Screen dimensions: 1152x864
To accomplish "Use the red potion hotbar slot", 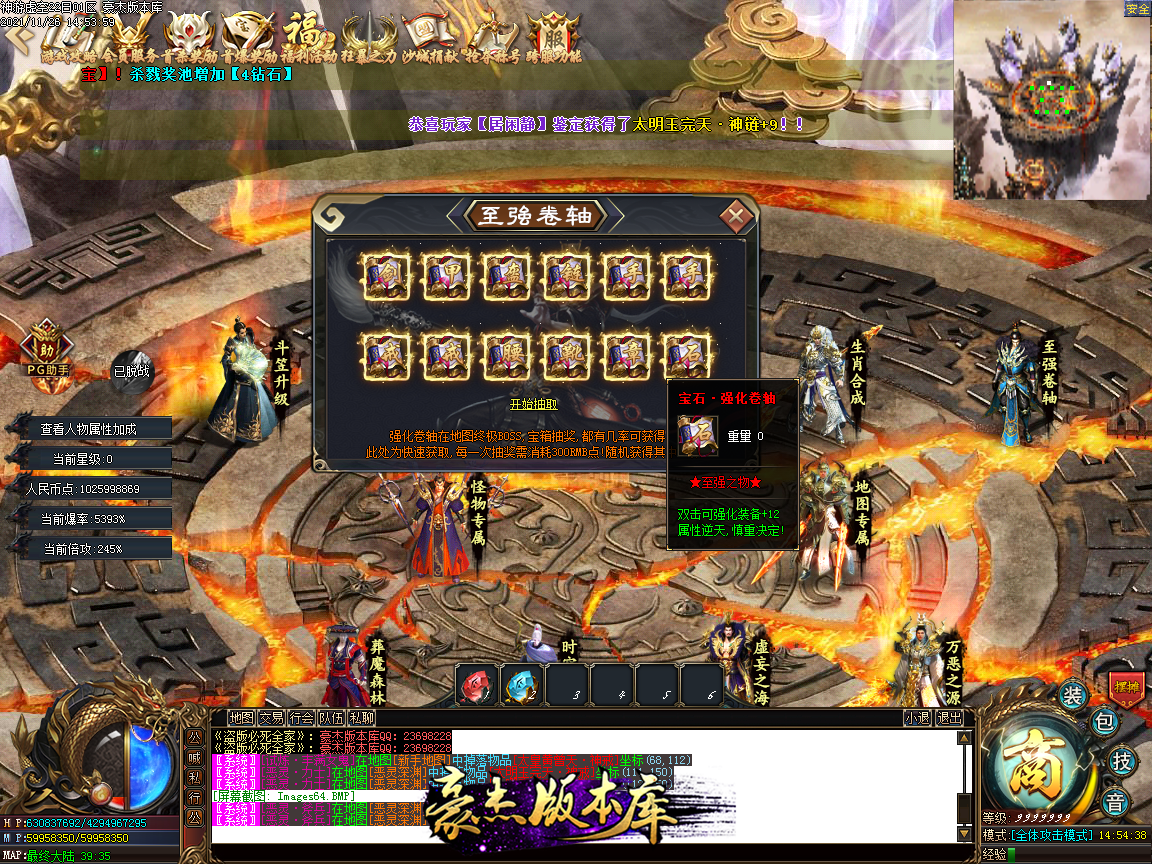I will coord(477,685).
